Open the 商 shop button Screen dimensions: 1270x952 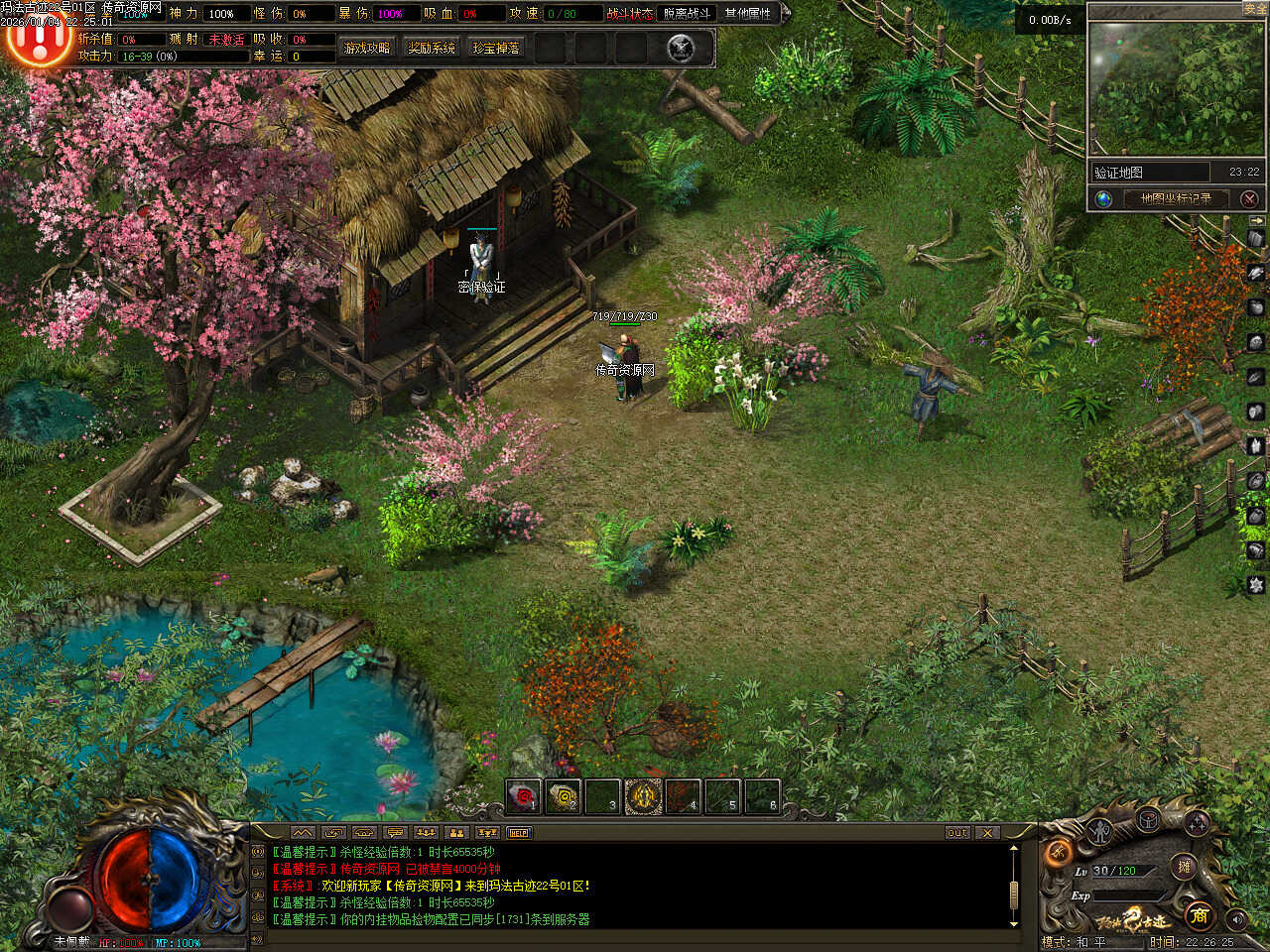tap(1199, 914)
